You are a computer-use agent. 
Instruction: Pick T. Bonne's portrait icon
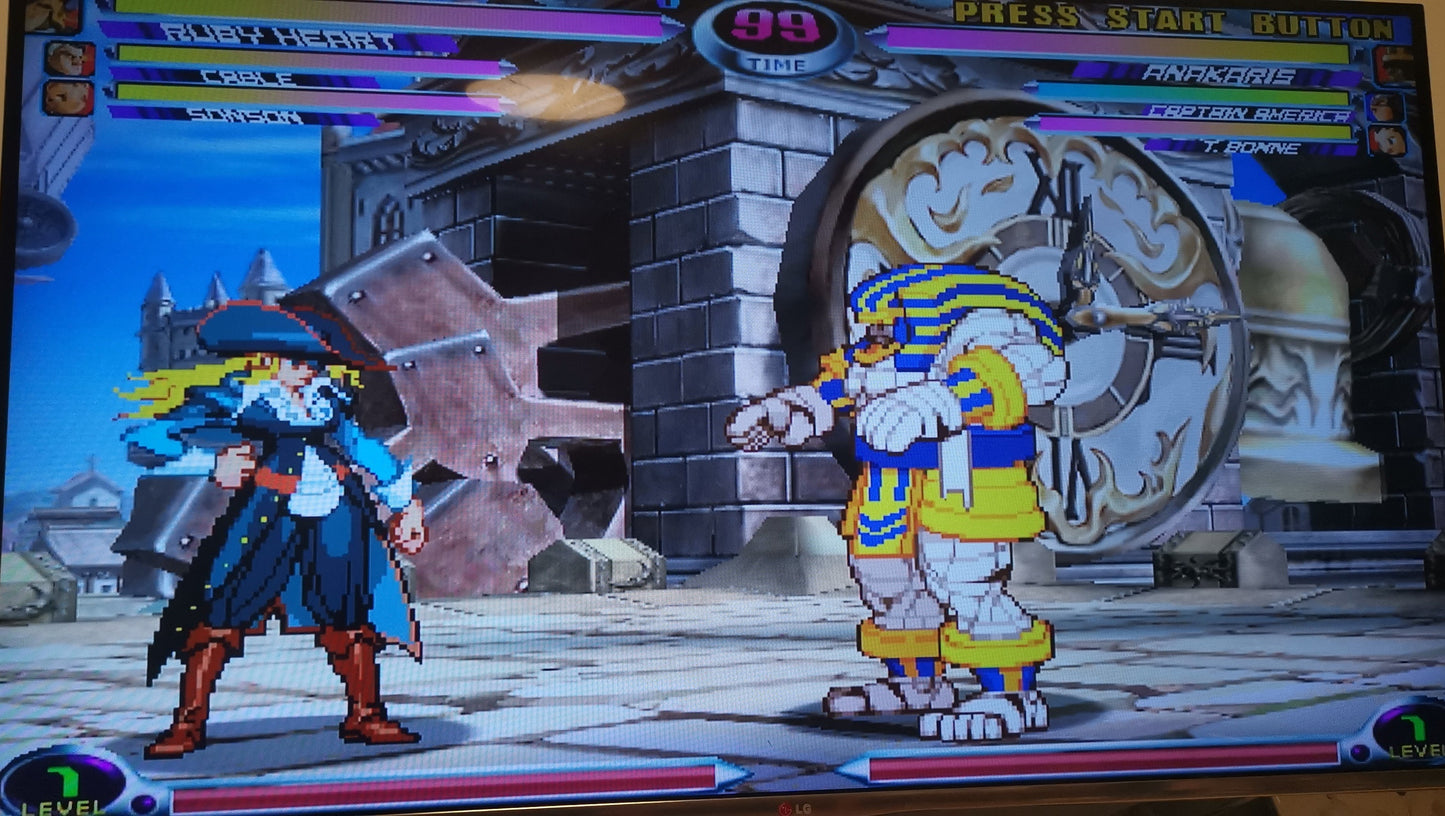(1388, 140)
